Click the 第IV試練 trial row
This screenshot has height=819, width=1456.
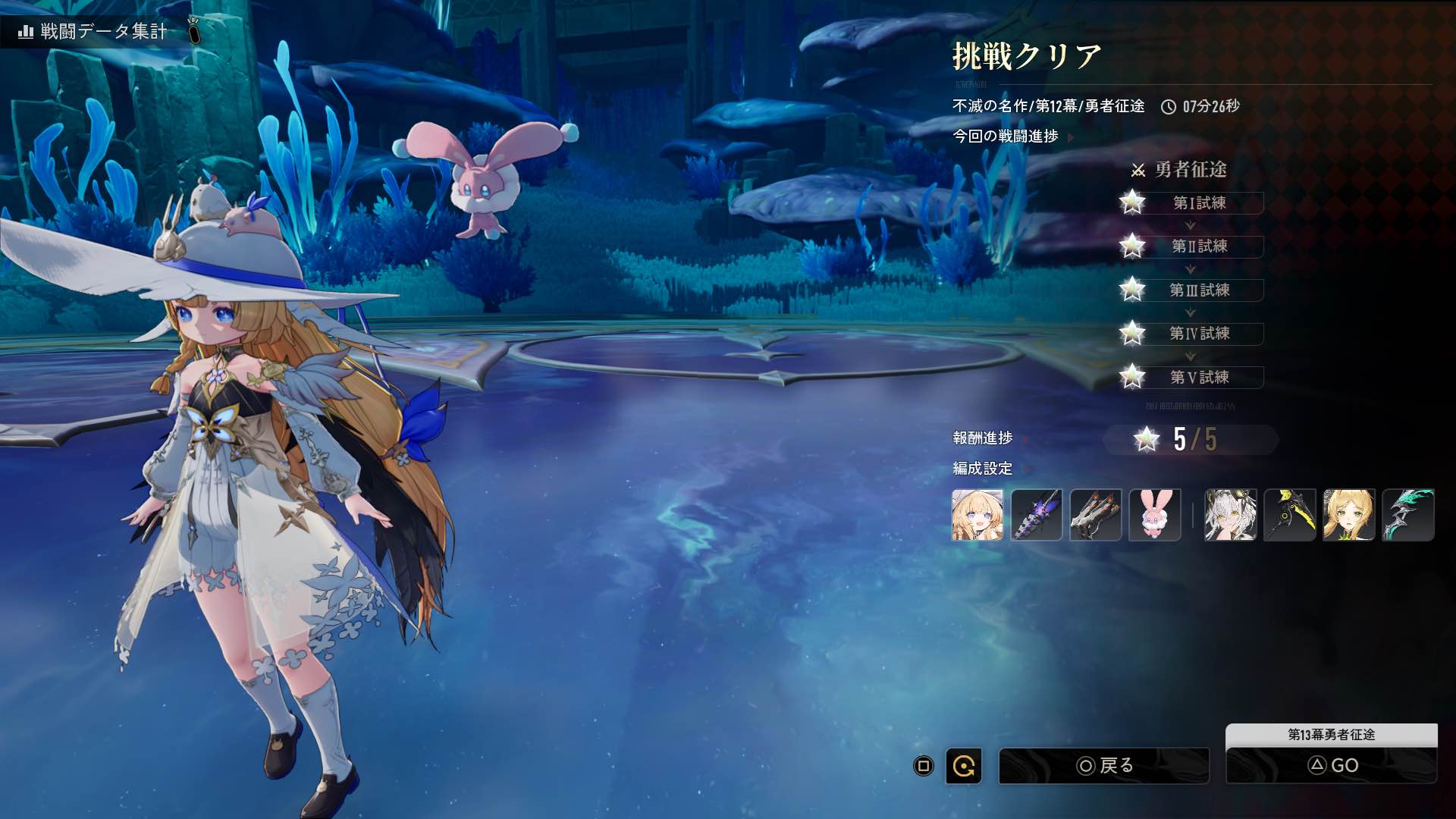coord(1199,334)
